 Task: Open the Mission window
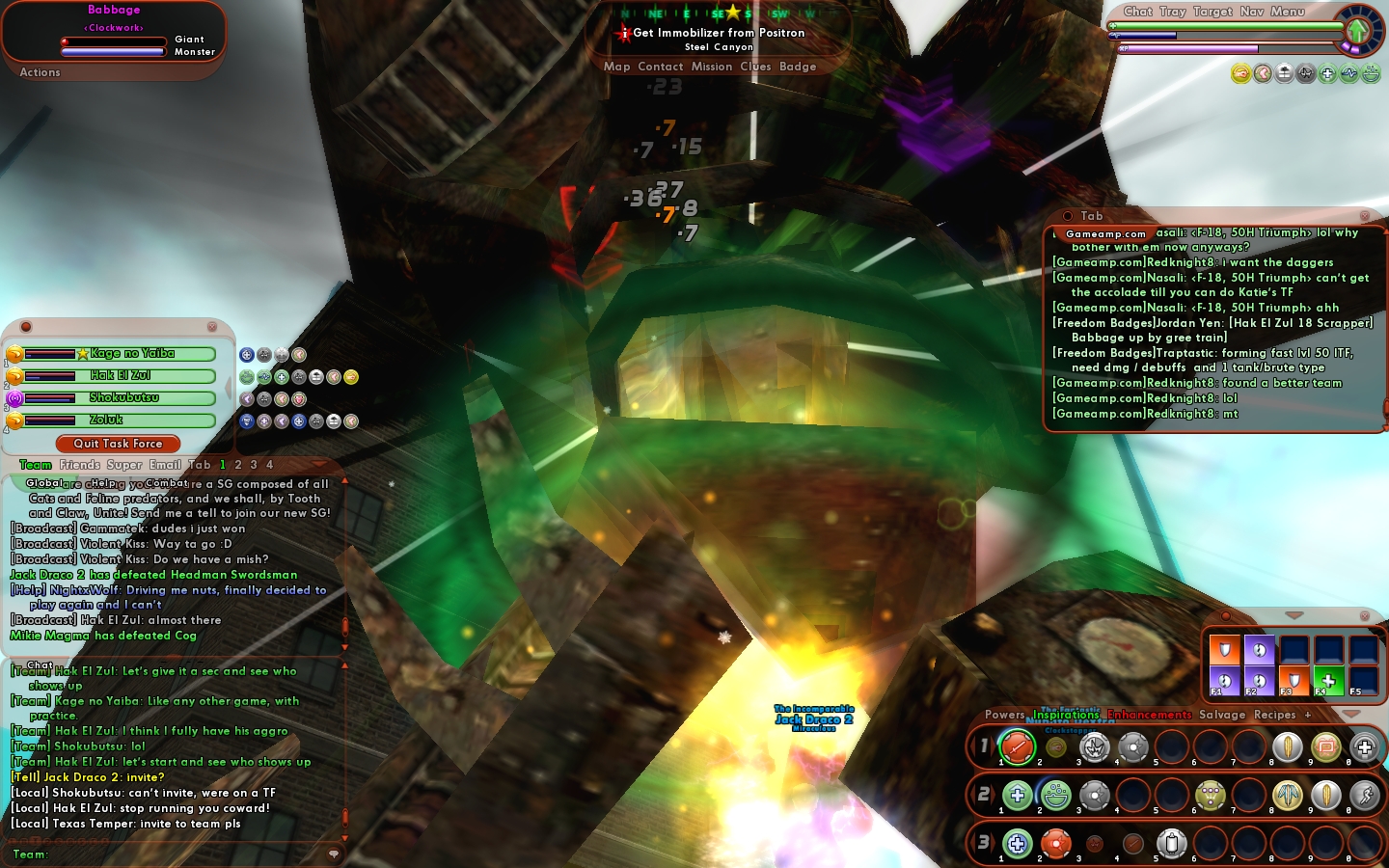point(712,67)
